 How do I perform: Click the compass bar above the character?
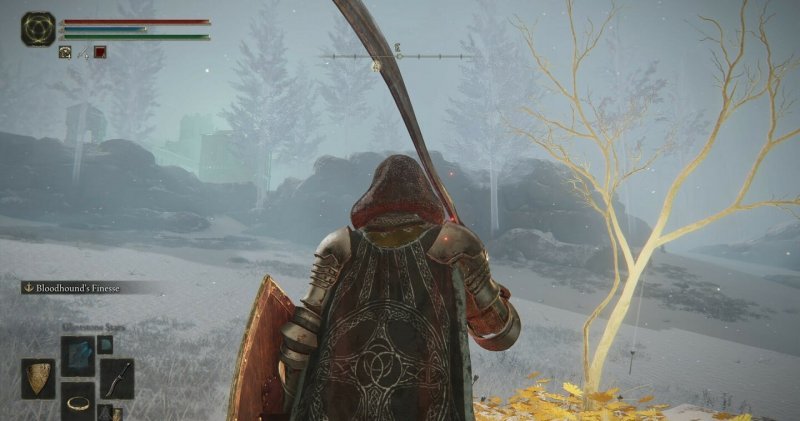(x=396, y=57)
